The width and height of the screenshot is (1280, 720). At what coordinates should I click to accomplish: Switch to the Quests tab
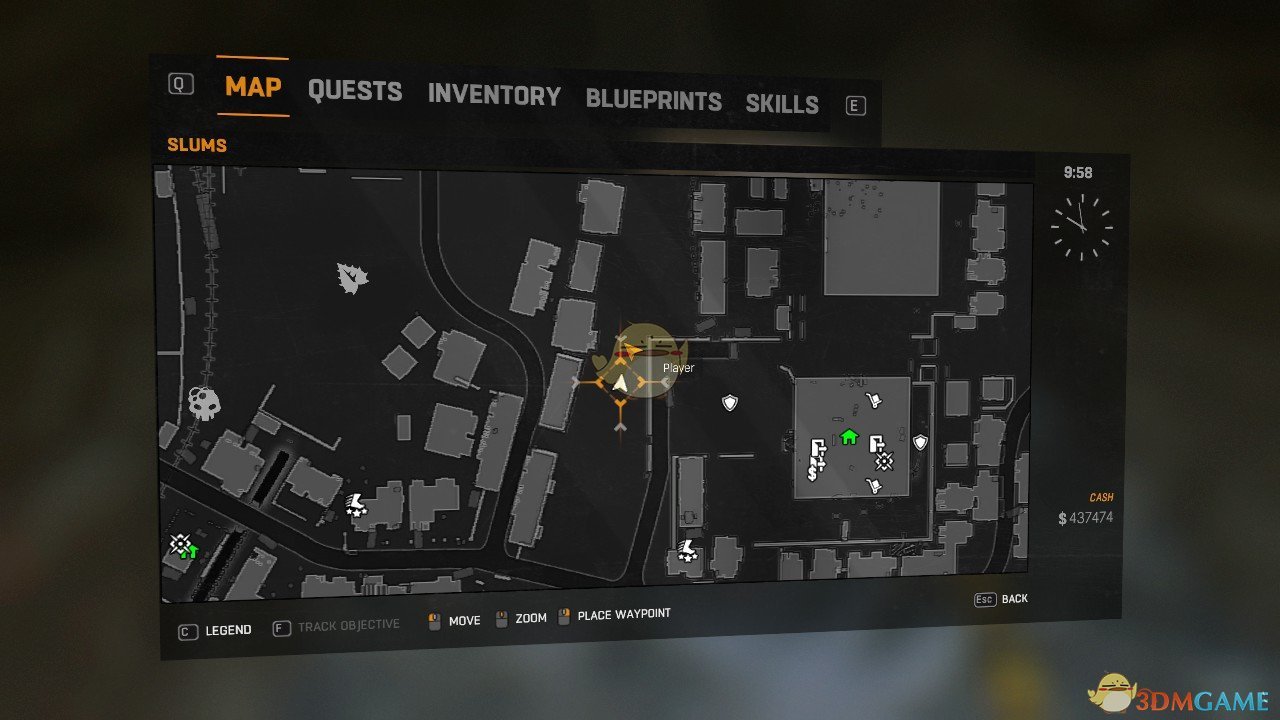coord(355,91)
